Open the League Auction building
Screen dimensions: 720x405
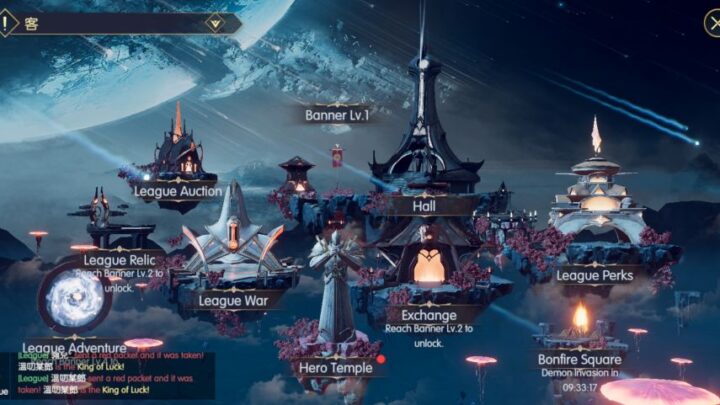coord(179,190)
